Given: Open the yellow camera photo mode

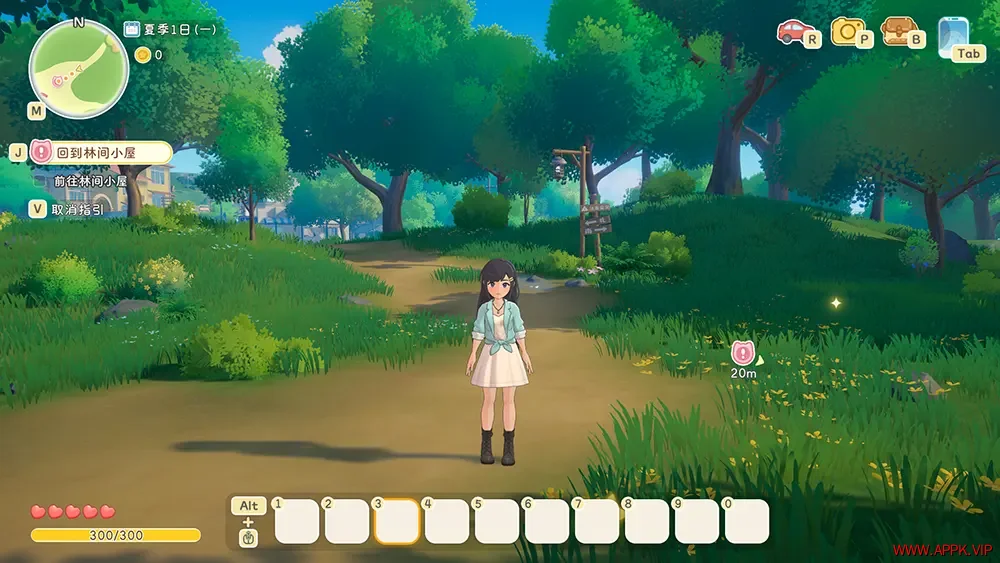Looking at the screenshot, I should [847, 31].
